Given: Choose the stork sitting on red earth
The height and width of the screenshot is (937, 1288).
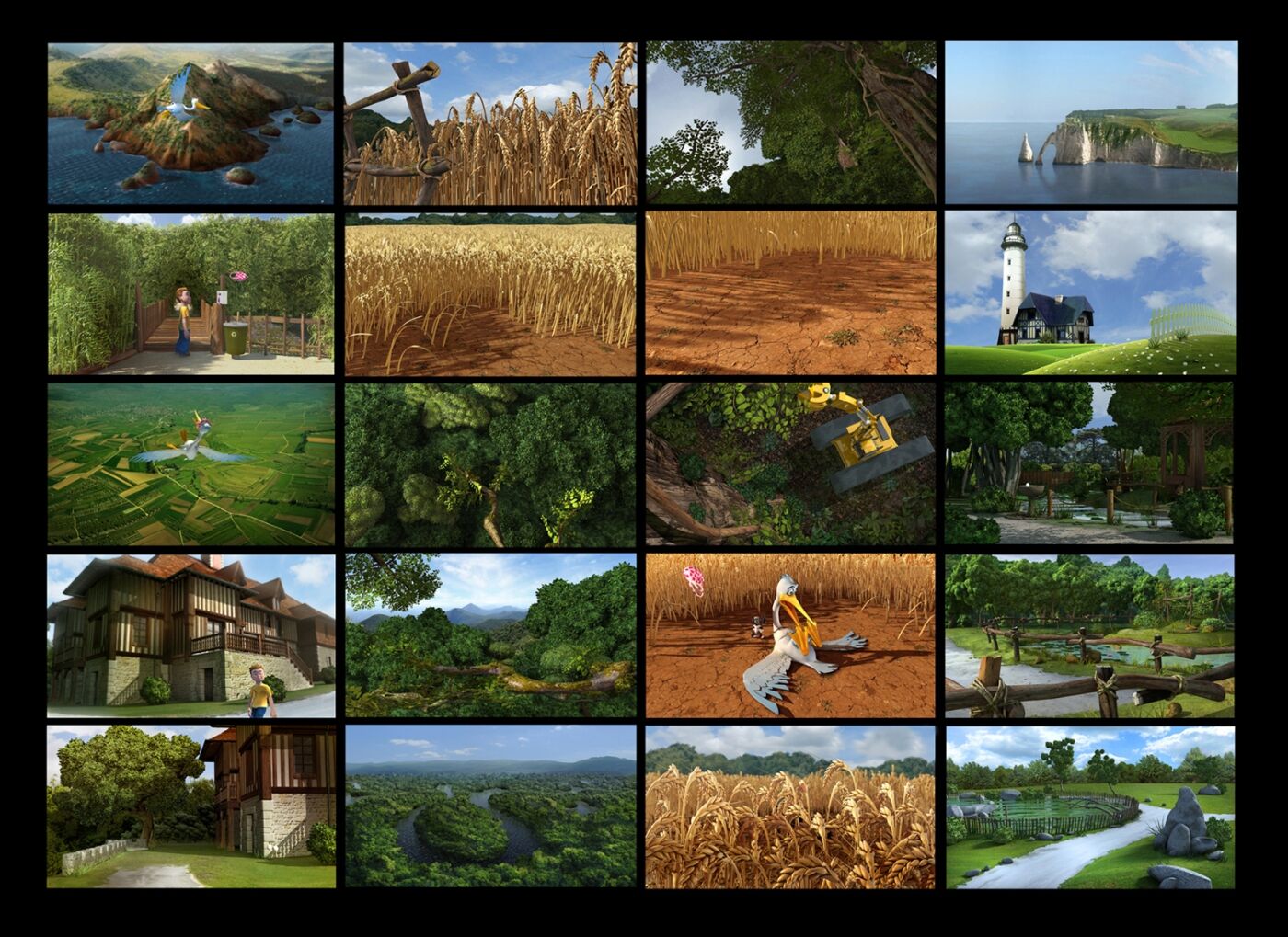Looking at the screenshot, I should point(790,635).
